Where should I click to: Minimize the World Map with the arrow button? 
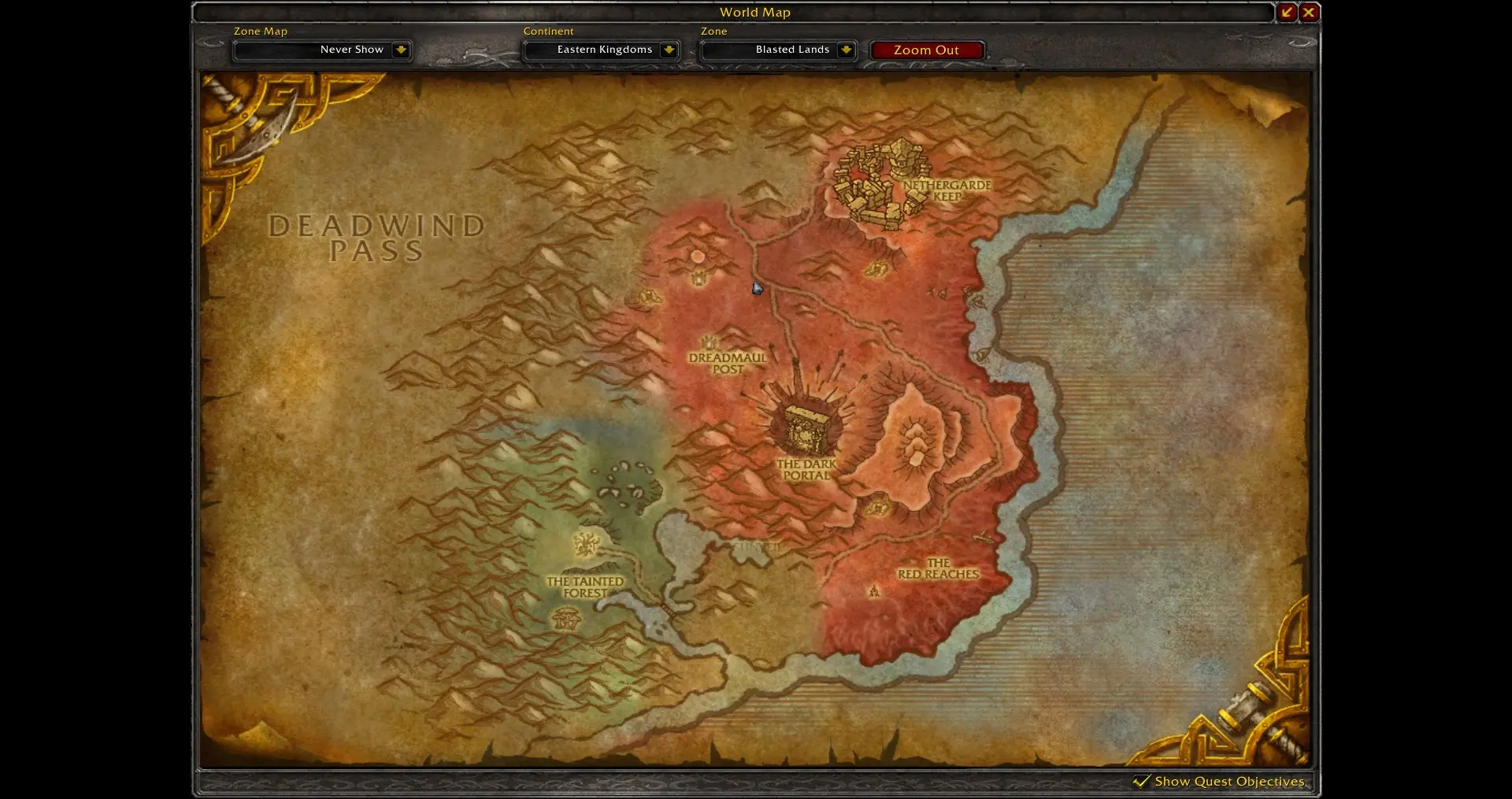1287,13
